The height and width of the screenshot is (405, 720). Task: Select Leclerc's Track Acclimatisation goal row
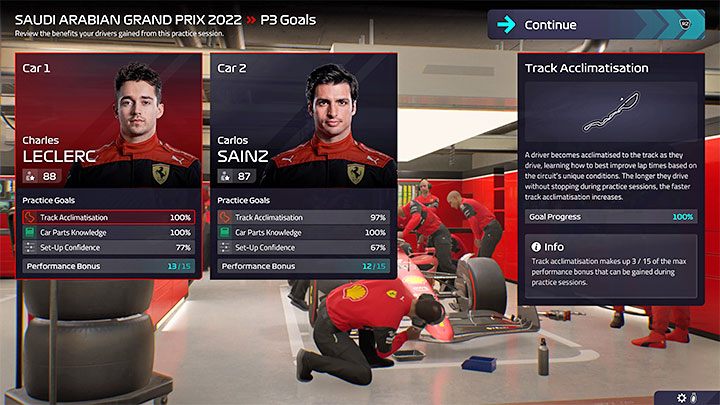pyautogui.click(x=108, y=217)
